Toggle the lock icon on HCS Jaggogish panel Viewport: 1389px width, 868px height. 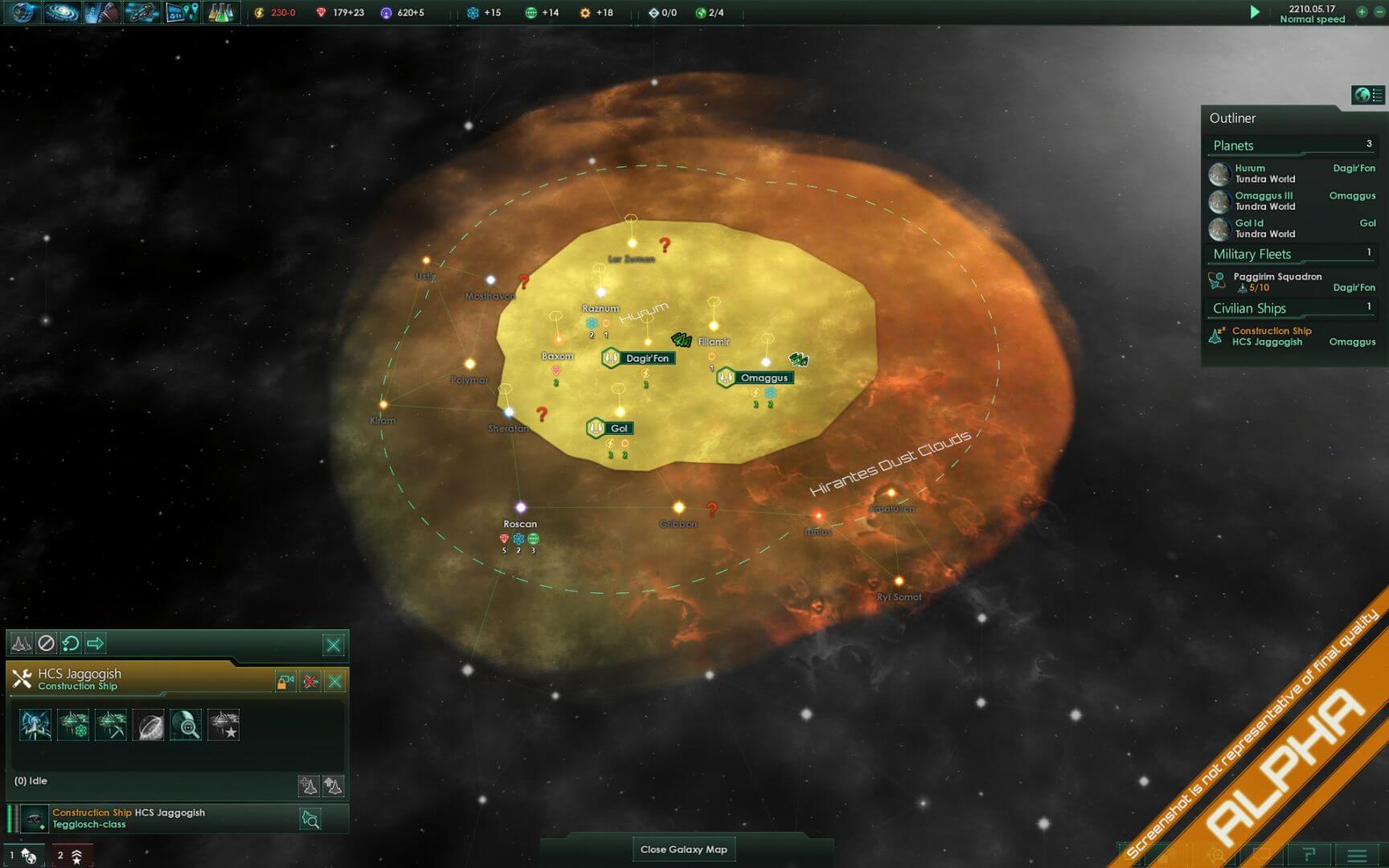286,680
